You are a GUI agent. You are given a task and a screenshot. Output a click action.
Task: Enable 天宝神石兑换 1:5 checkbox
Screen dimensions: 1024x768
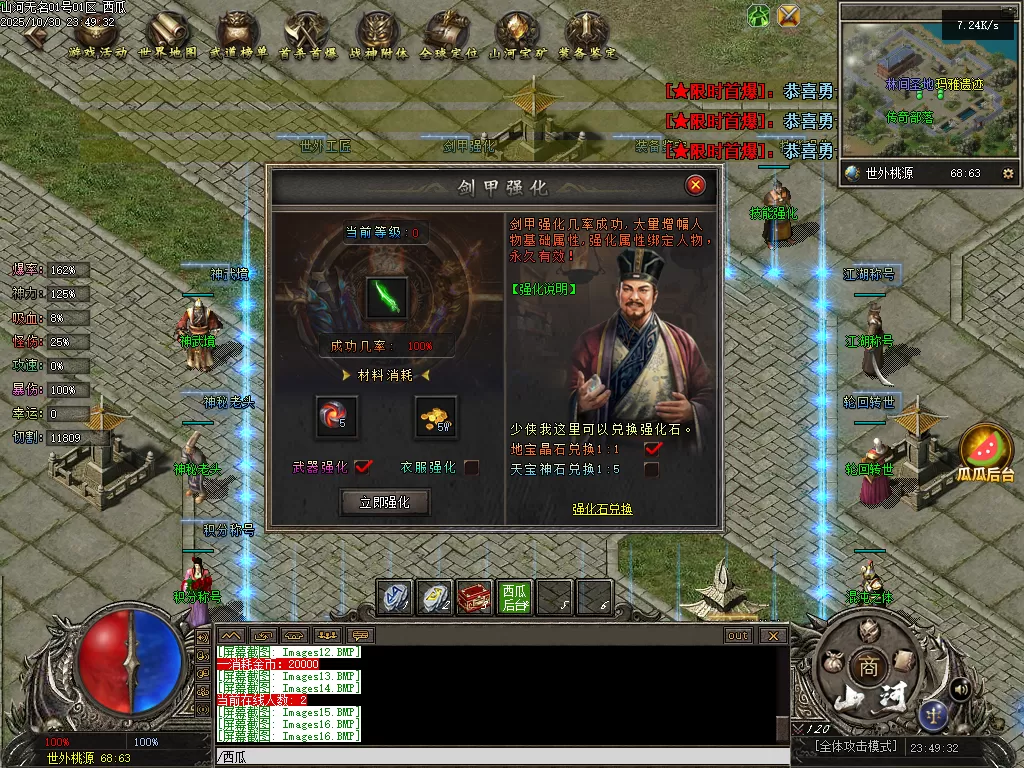click(653, 468)
